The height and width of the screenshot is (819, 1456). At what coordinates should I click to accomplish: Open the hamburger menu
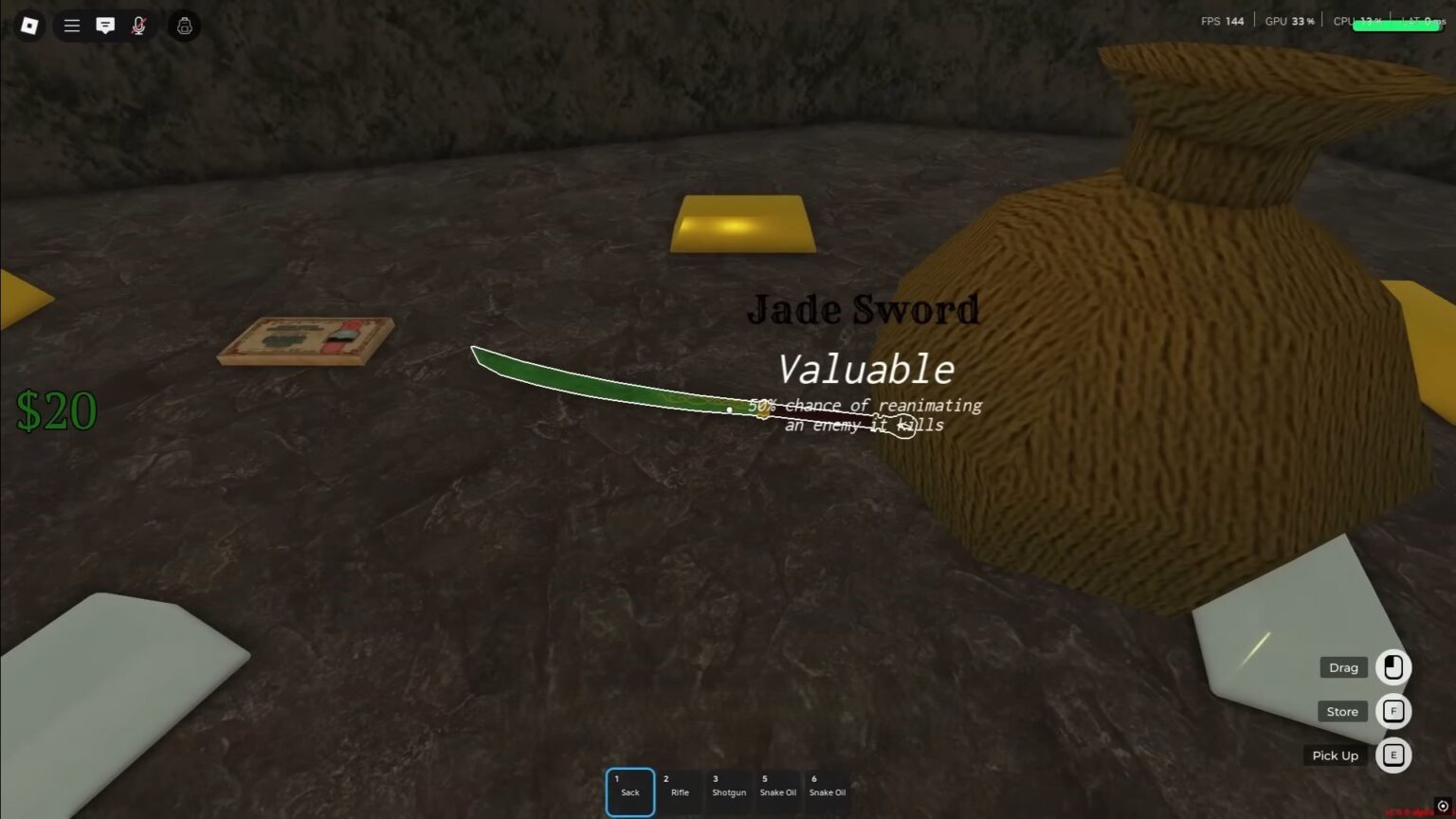tap(71, 26)
